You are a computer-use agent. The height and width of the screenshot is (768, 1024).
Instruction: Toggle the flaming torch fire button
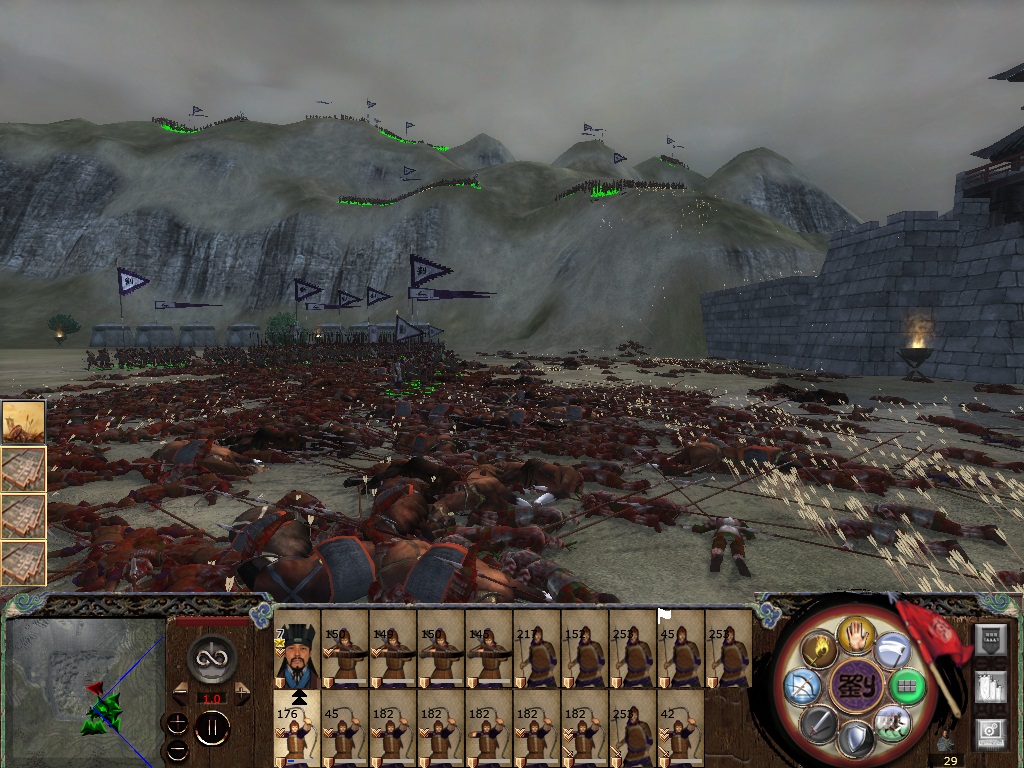click(821, 650)
